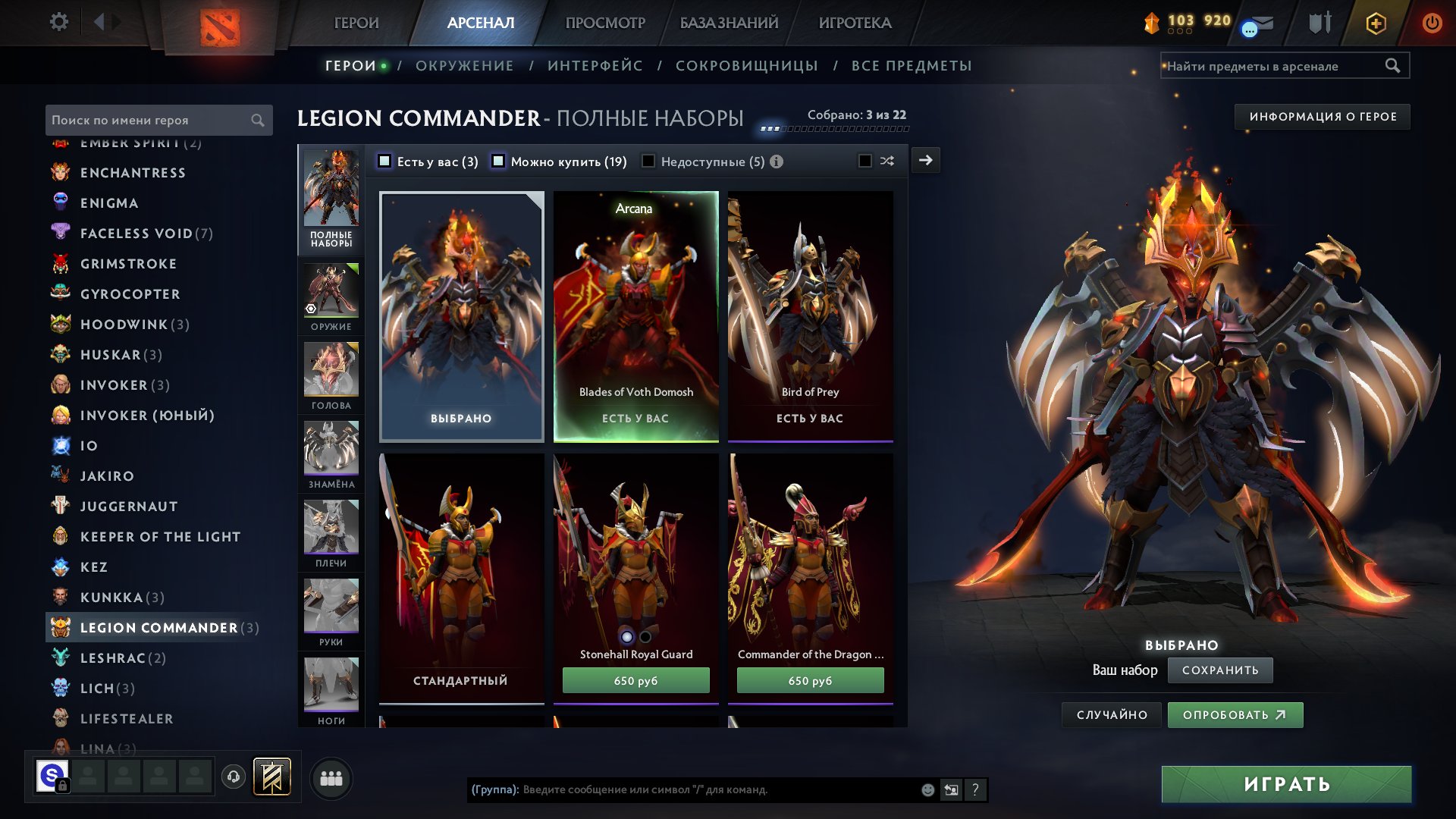Click the info icon beside Недоступные filter
The image size is (1456, 819).
[774, 161]
